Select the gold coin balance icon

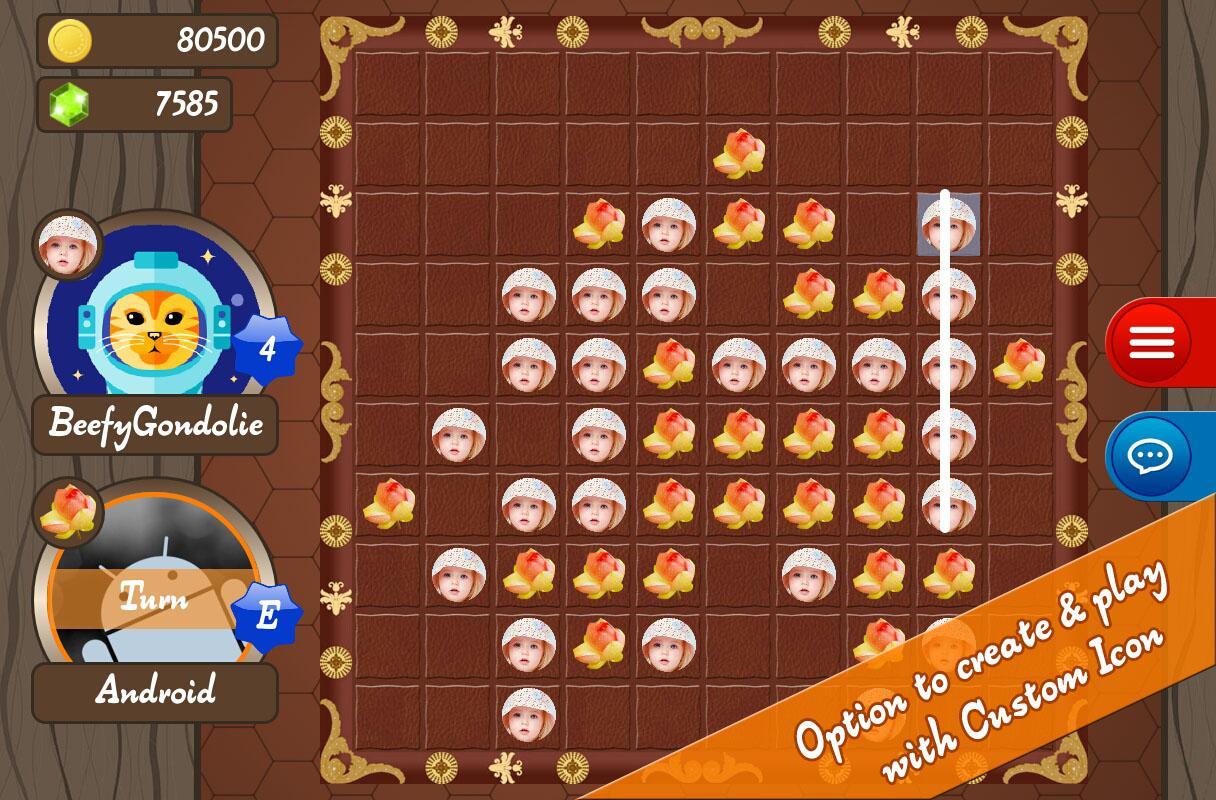(70, 41)
